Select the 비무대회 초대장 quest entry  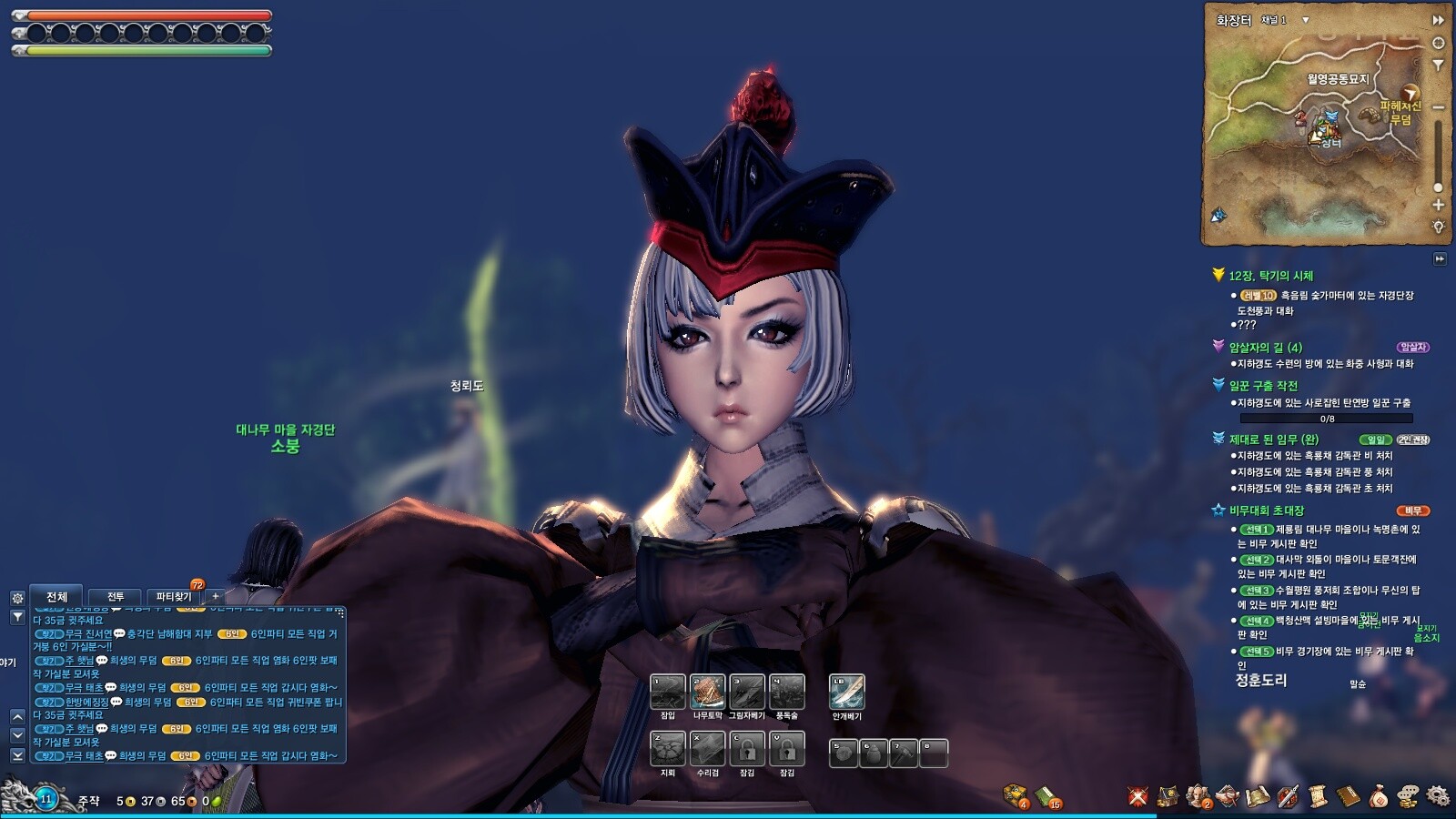pyautogui.click(x=1266, y=511)
